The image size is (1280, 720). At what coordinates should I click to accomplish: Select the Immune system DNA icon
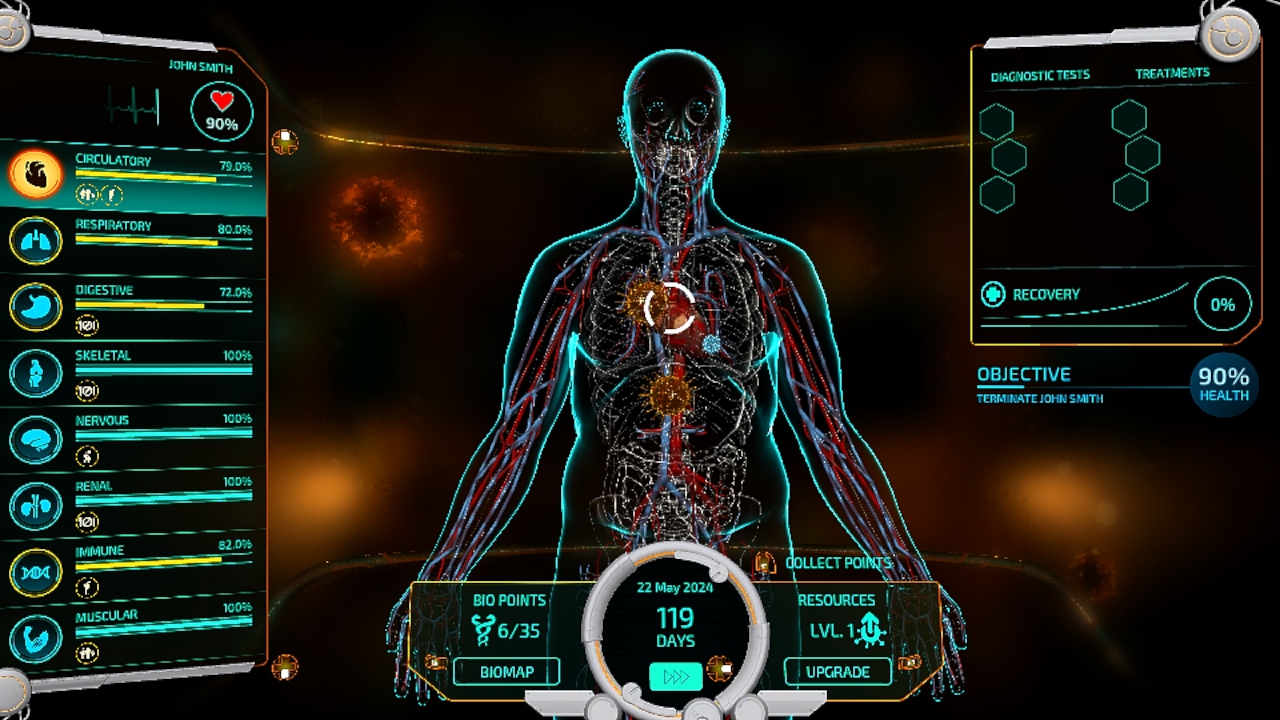click(36, 572)
